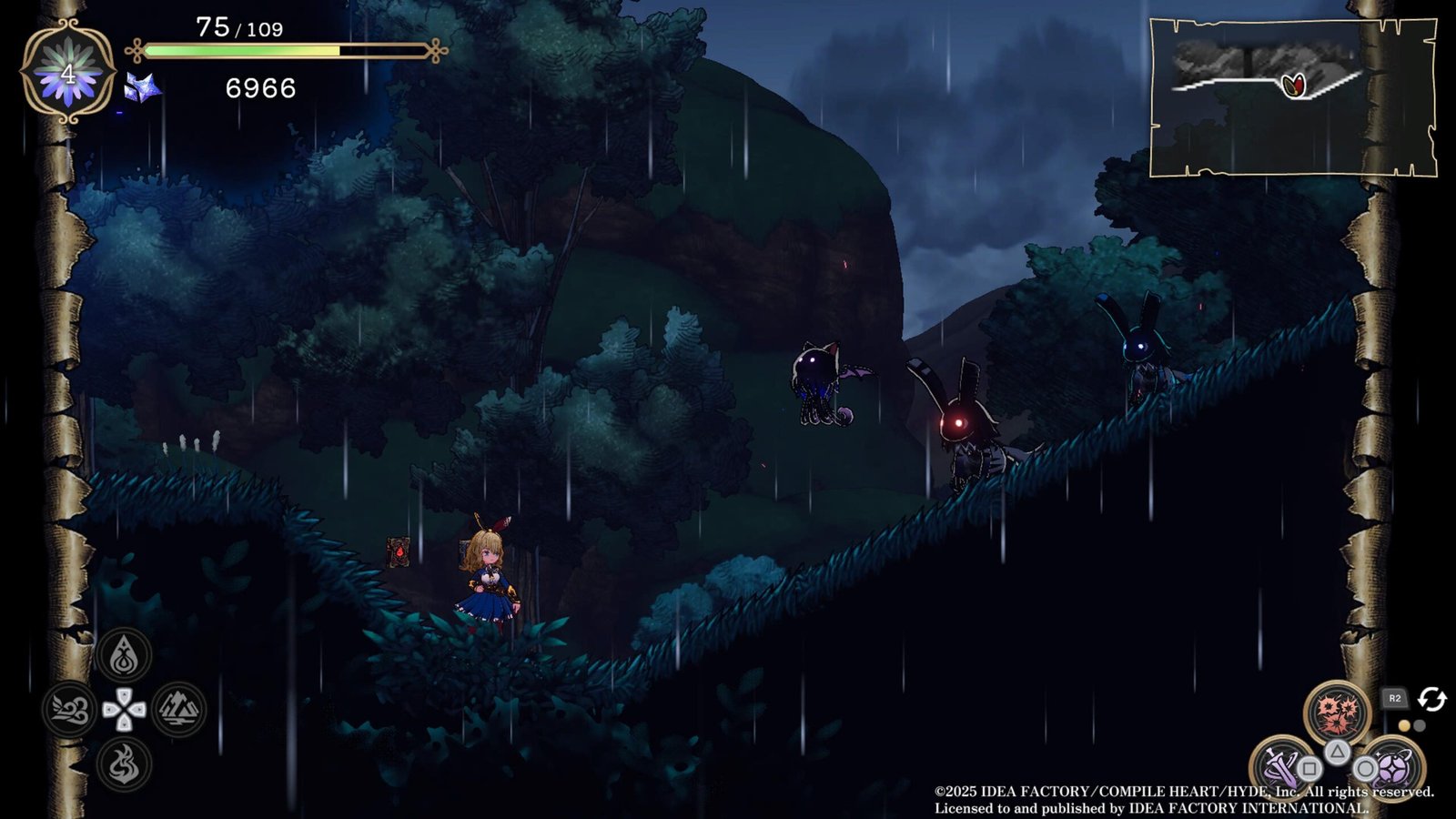Pick the flame element icon

(x=124, y=763)
